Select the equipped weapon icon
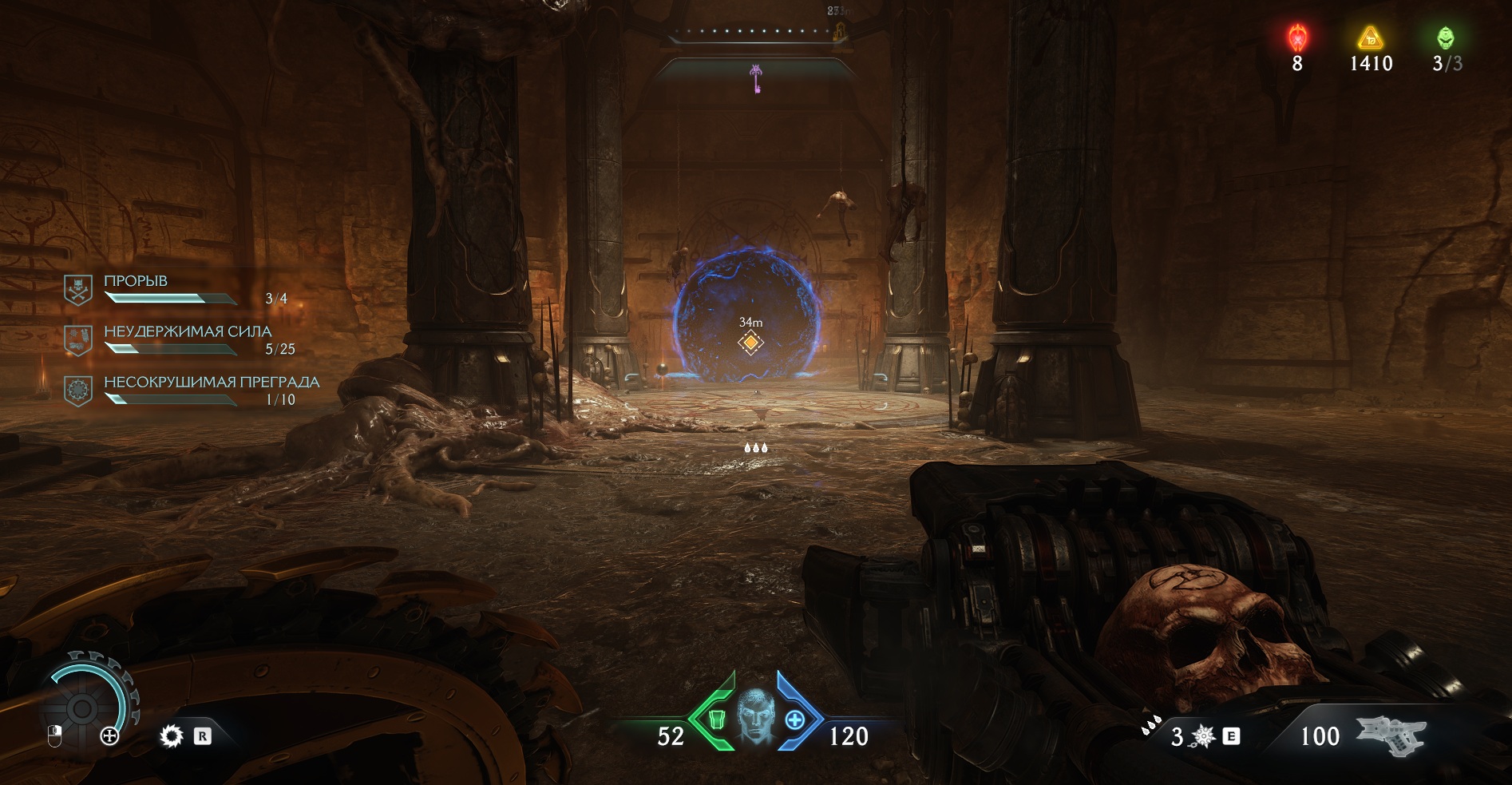1512x785 pixels. (1391, 735)
